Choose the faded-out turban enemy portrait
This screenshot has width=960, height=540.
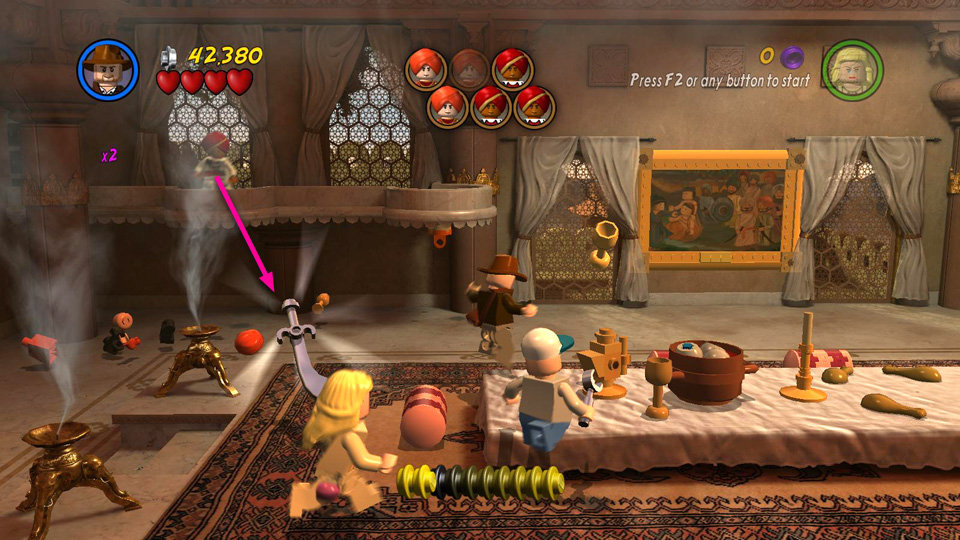tap(468, 69)
